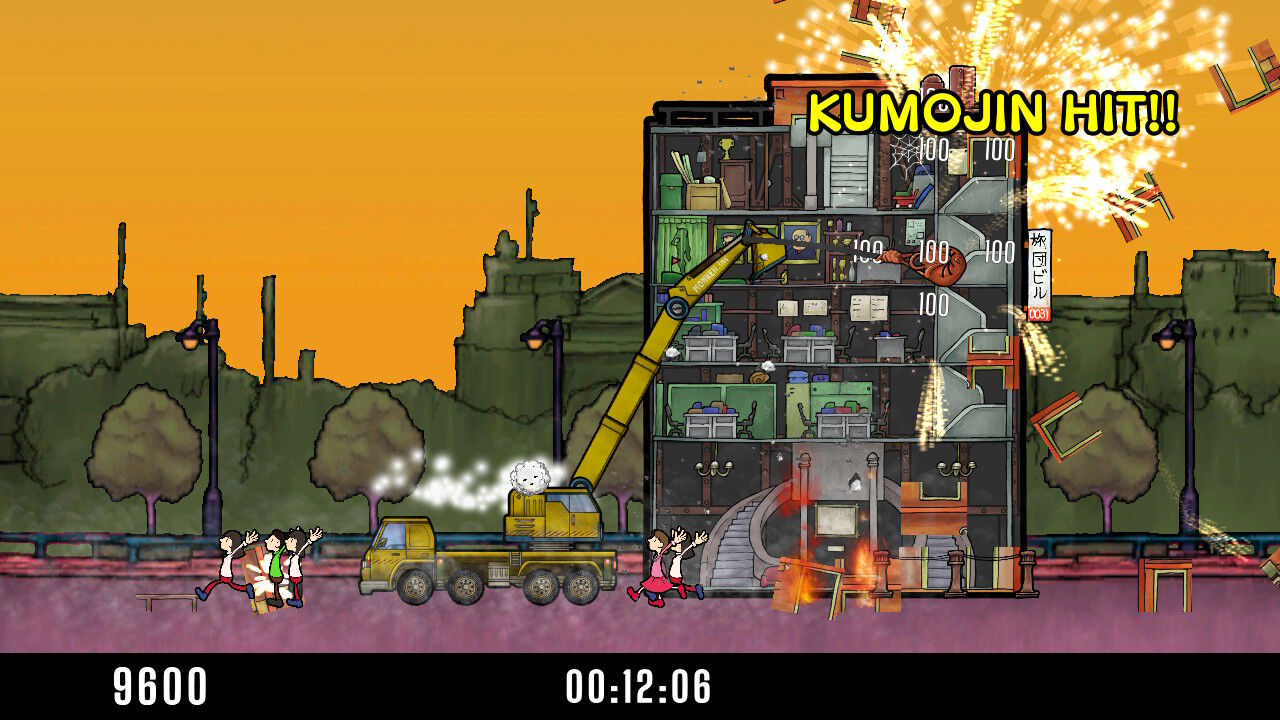Select the girl in the red skirt running
The image size is (1280, 720).
pyautogui.click(x=660, y=570)
